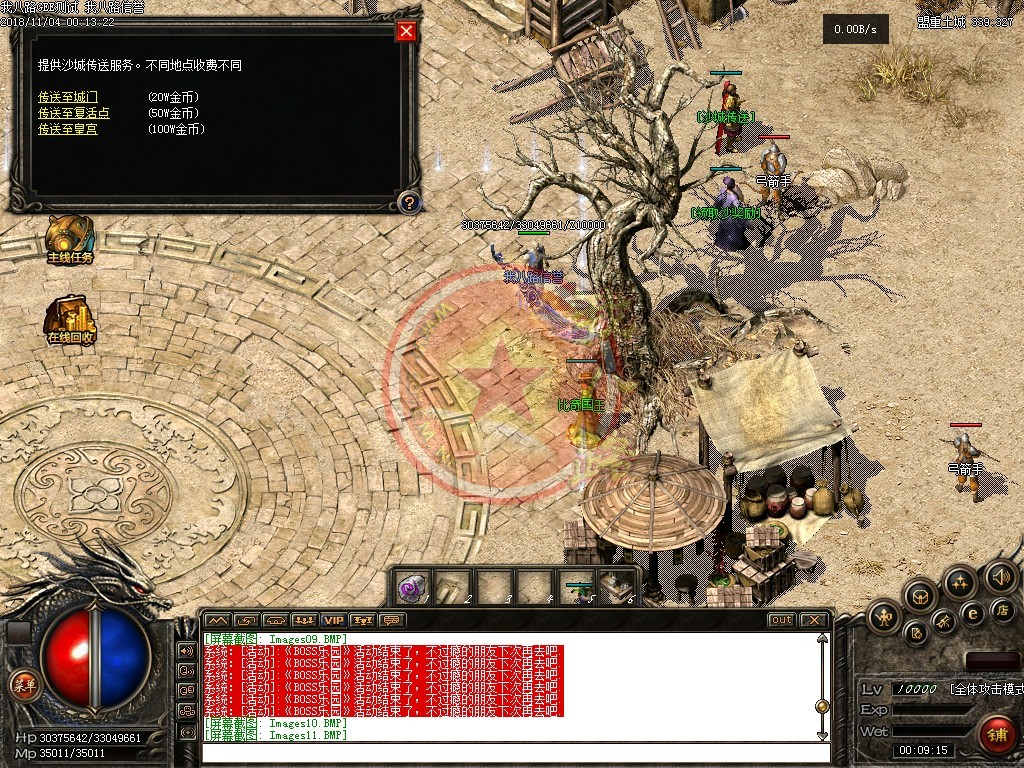Choose 传送至城门 teleport option
This screenshot has width=1024, height=768.
point(68,97)
